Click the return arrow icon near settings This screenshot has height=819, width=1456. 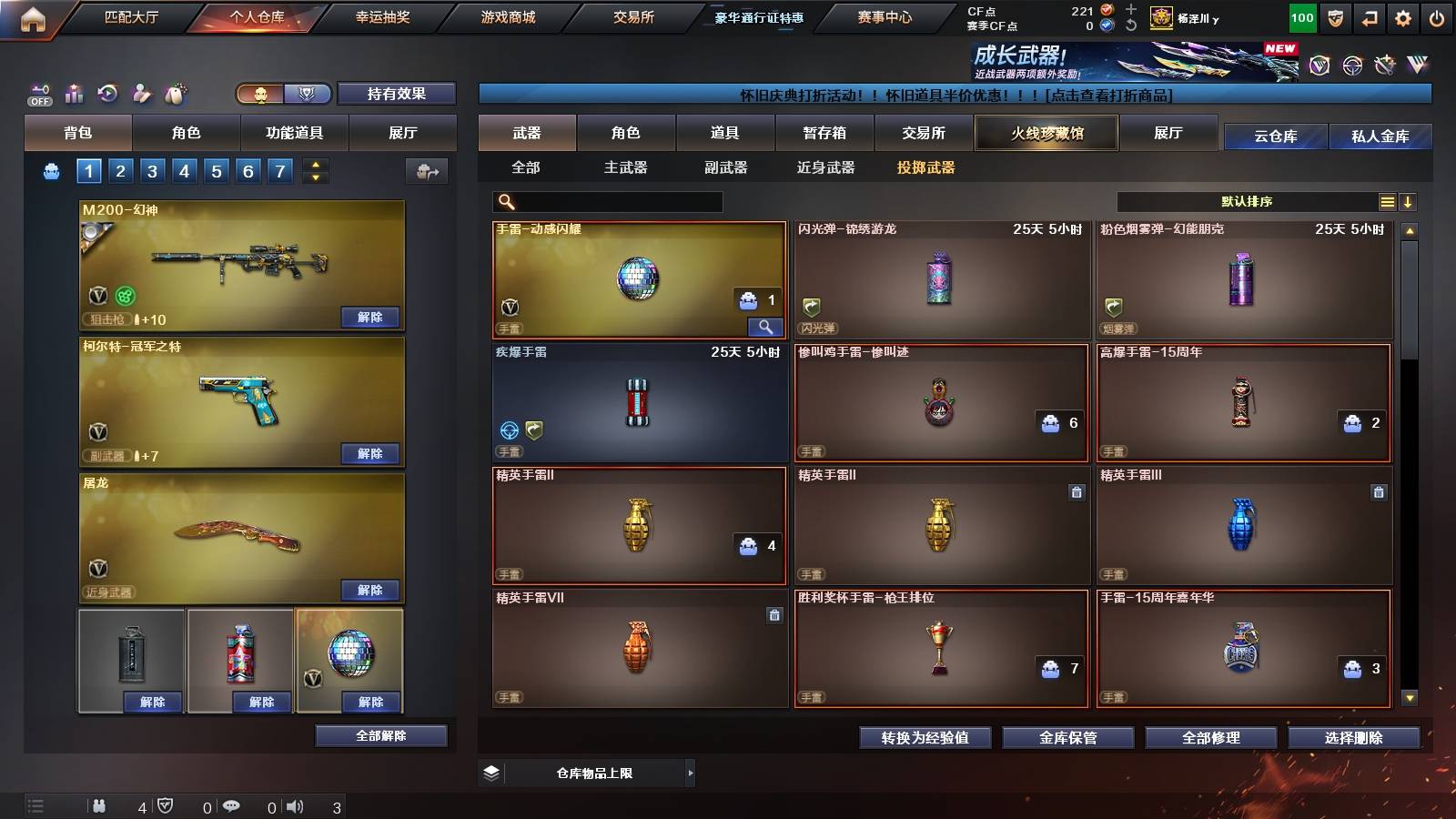pos(1368,16)
